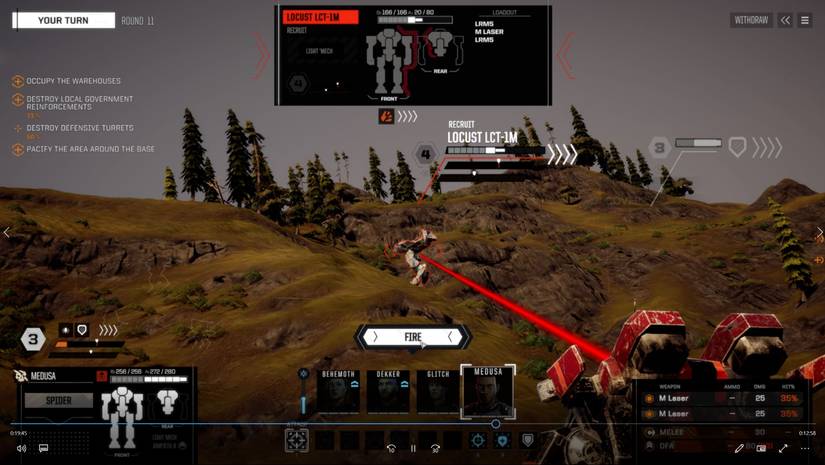The width and height of the screenshot is (825, 465).
Task: Pause the video playback
Action: coord(413,448)
